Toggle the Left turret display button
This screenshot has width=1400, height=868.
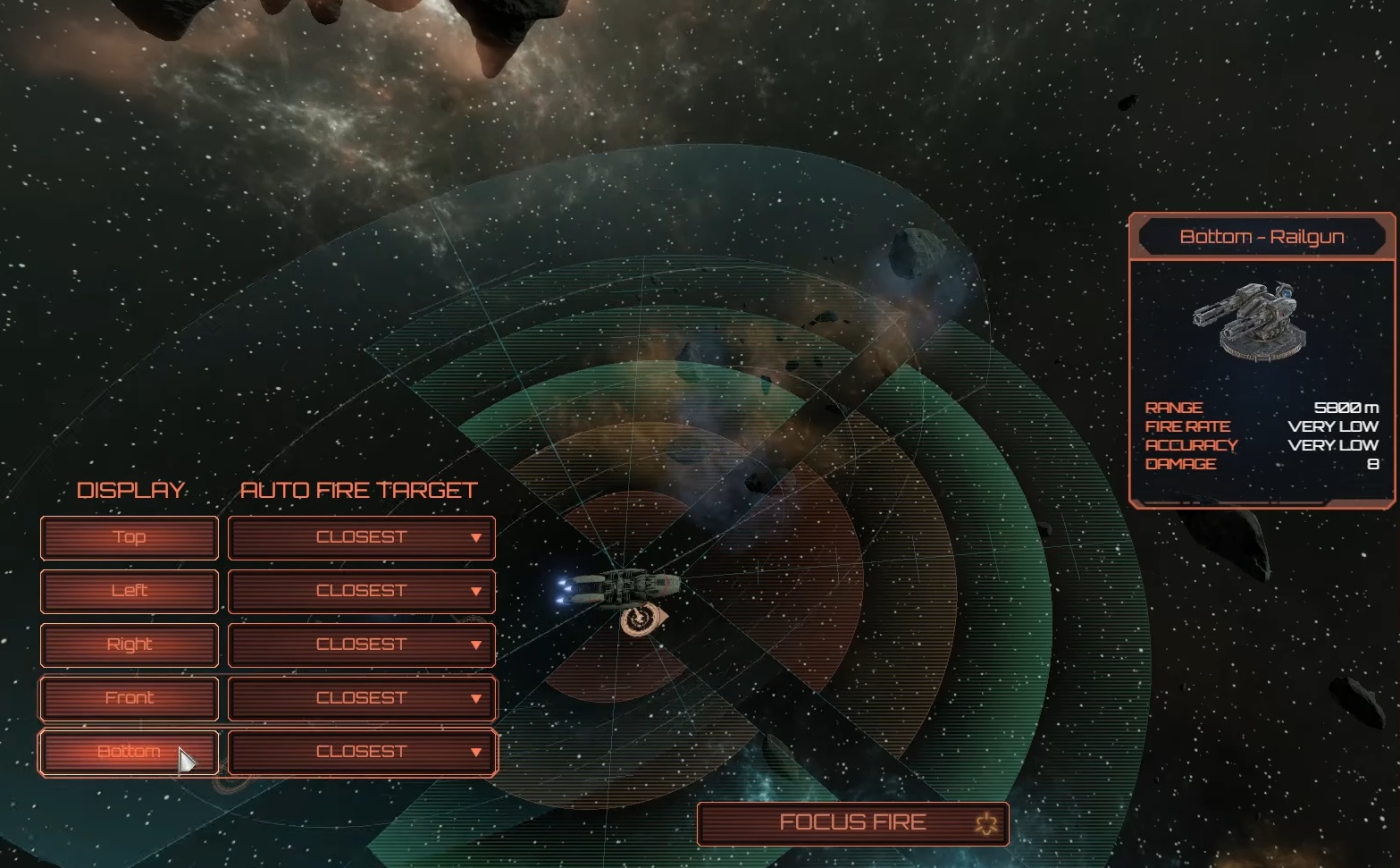(130, 591)
